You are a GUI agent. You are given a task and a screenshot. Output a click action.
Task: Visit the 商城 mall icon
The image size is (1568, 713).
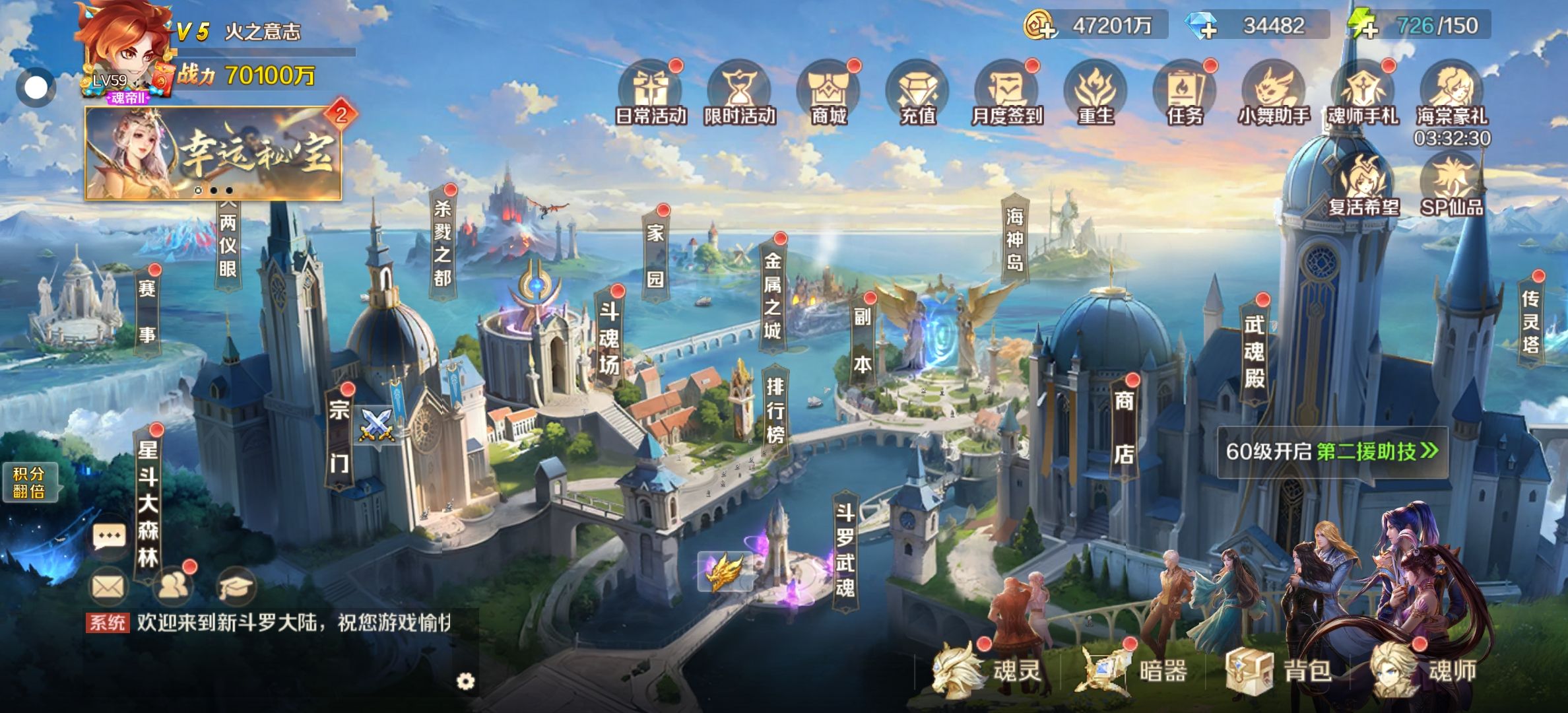tap(828, 93)
